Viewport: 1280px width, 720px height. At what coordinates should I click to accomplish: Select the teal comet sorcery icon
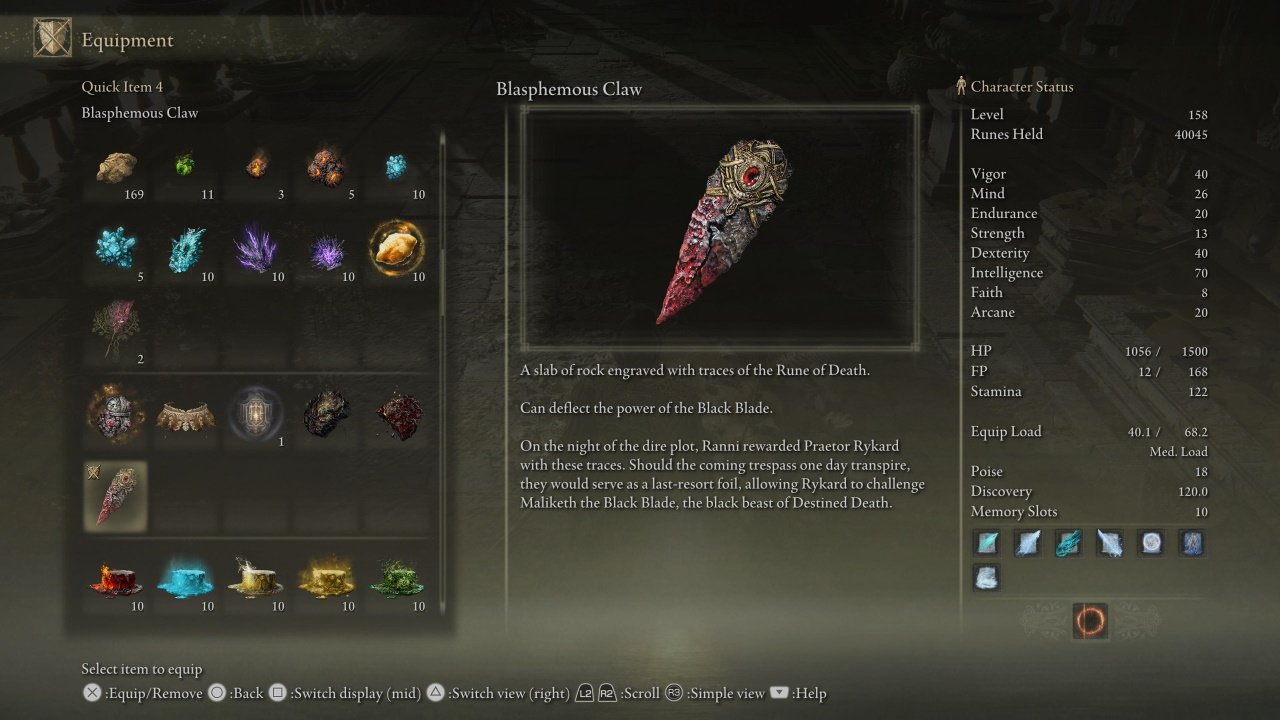coord(1068,543)
